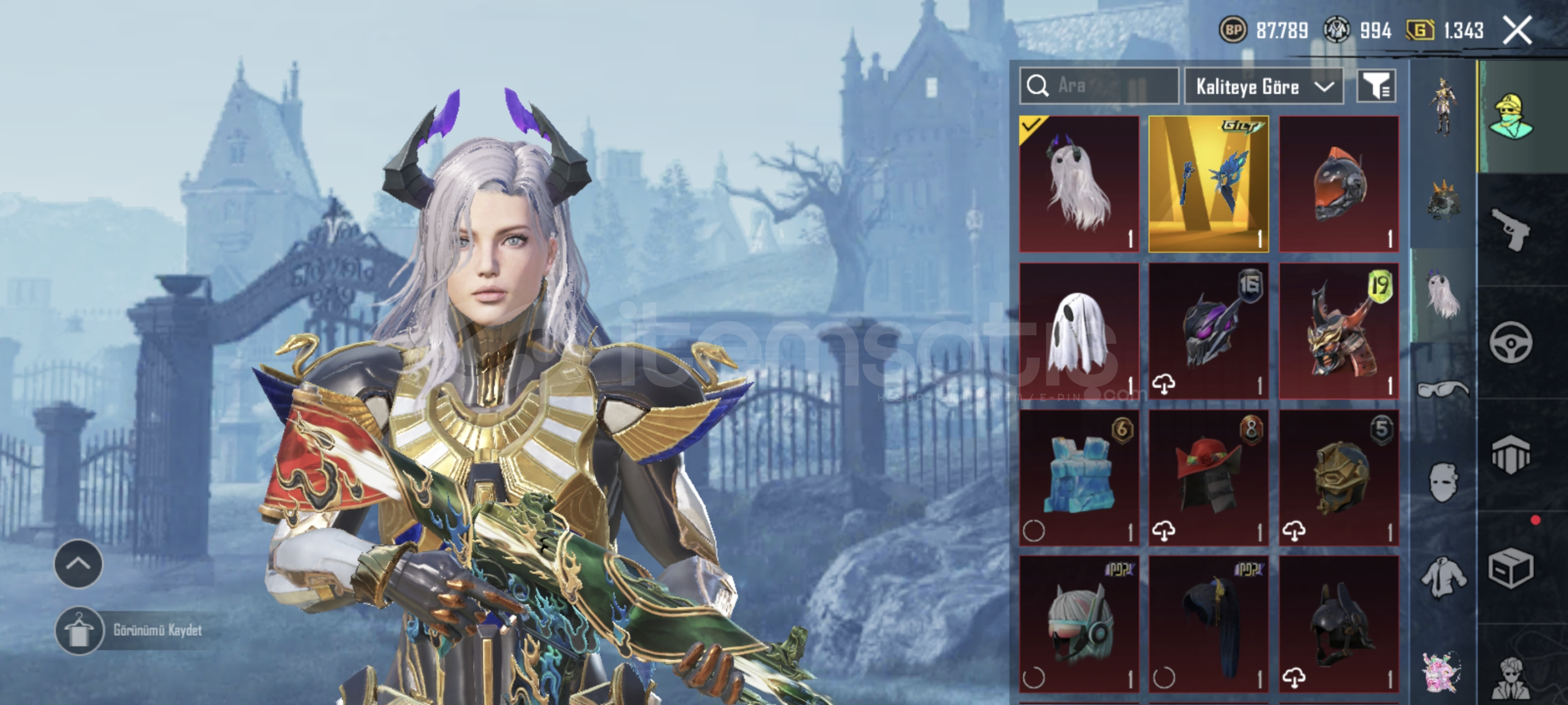Close the inventory screen
1568x705 pixels.
(x=1516, y=31)
